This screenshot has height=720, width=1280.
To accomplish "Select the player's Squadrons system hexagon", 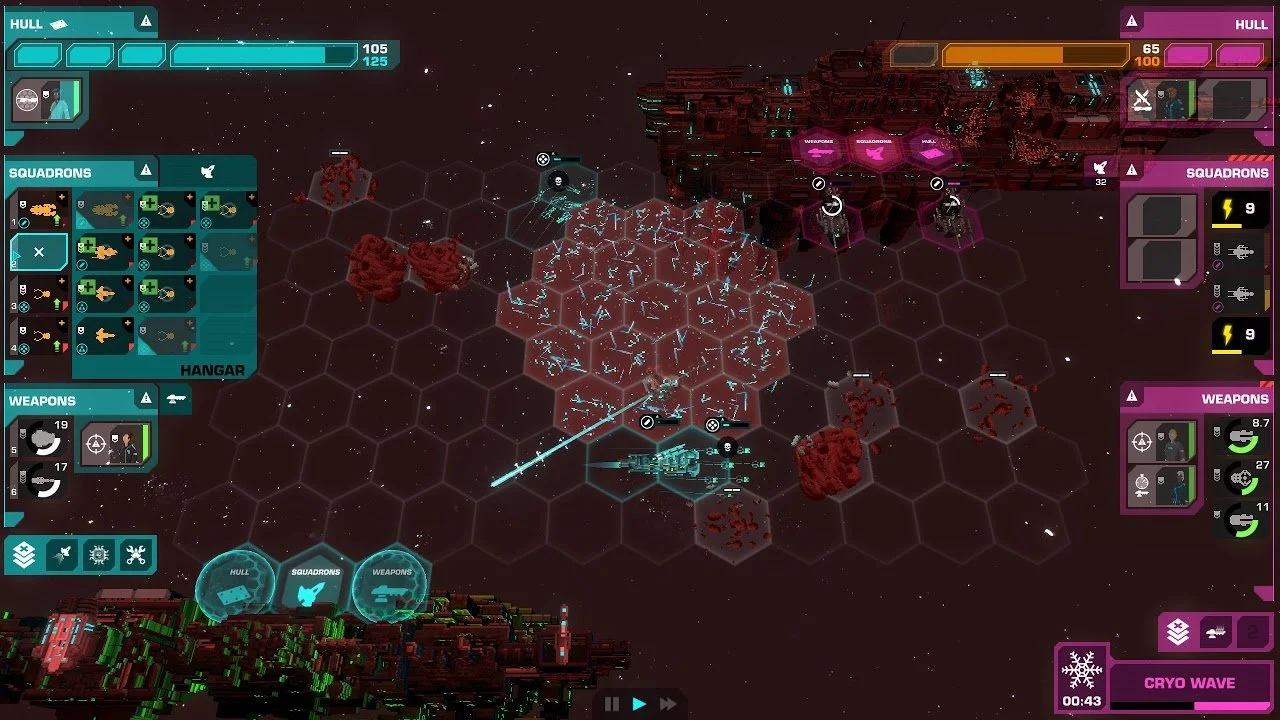I will pos(315,584).
